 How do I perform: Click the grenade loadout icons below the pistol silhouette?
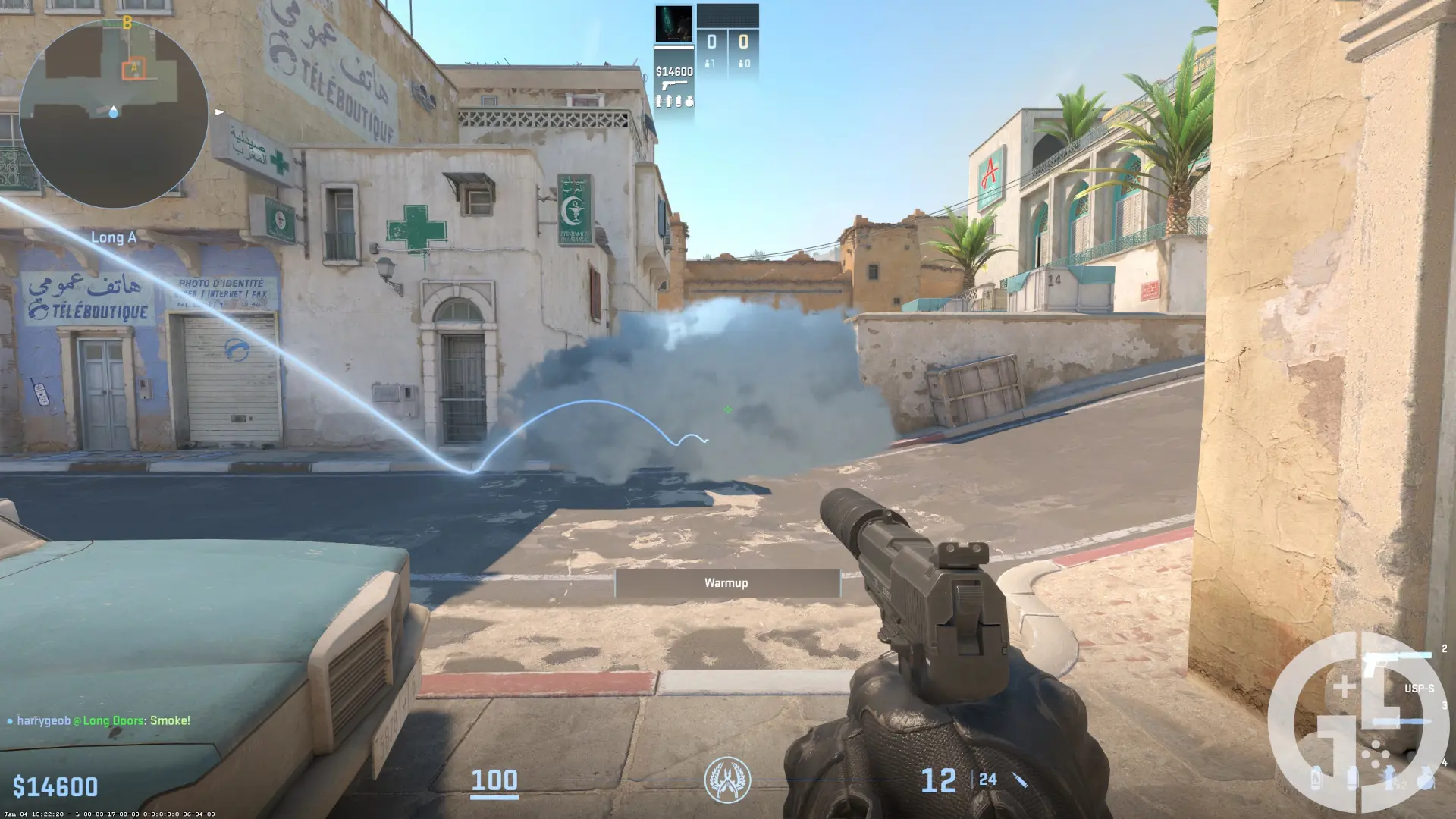click(x=675, y=100)
